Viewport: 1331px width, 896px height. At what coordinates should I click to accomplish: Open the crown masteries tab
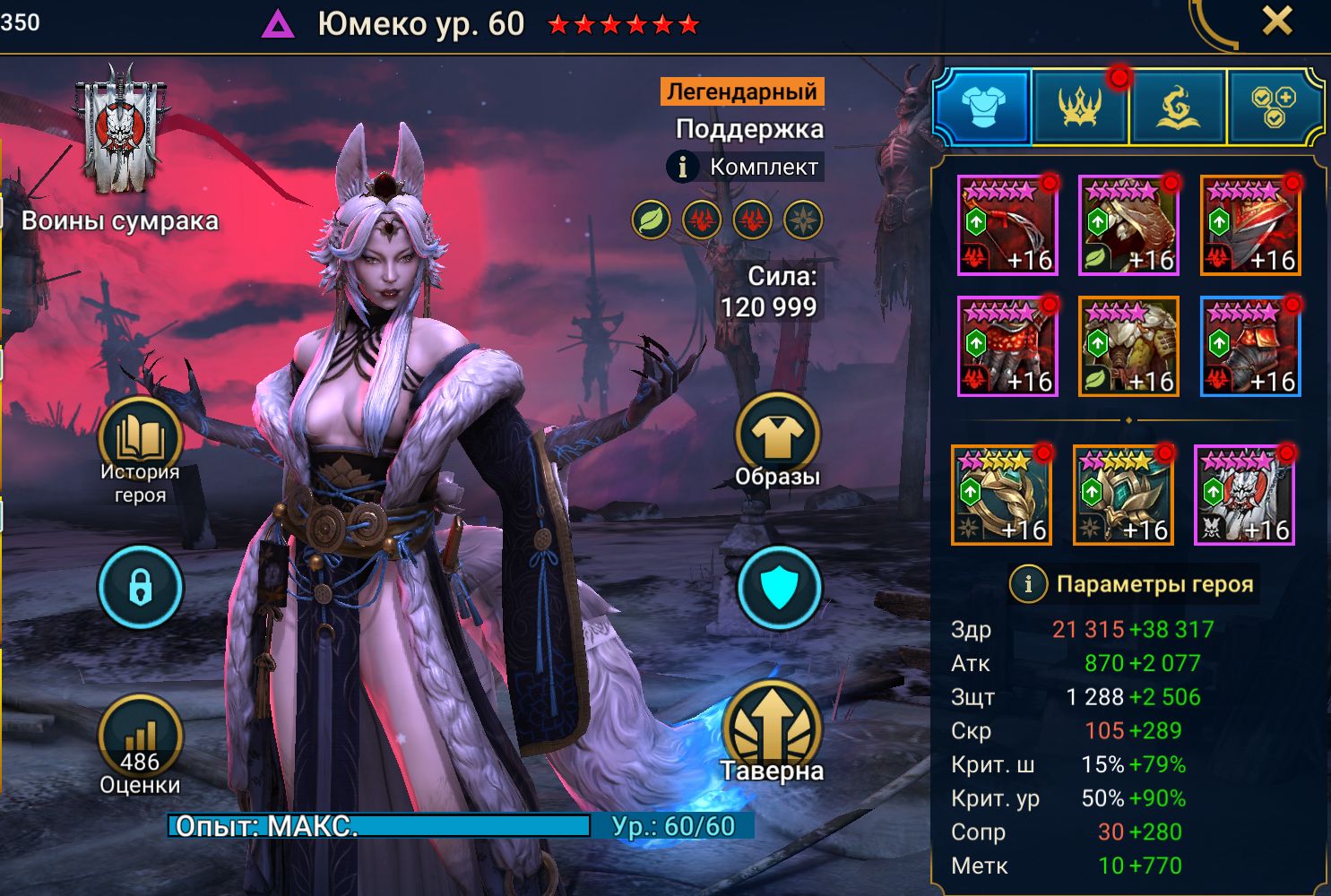pos(1080,107)
